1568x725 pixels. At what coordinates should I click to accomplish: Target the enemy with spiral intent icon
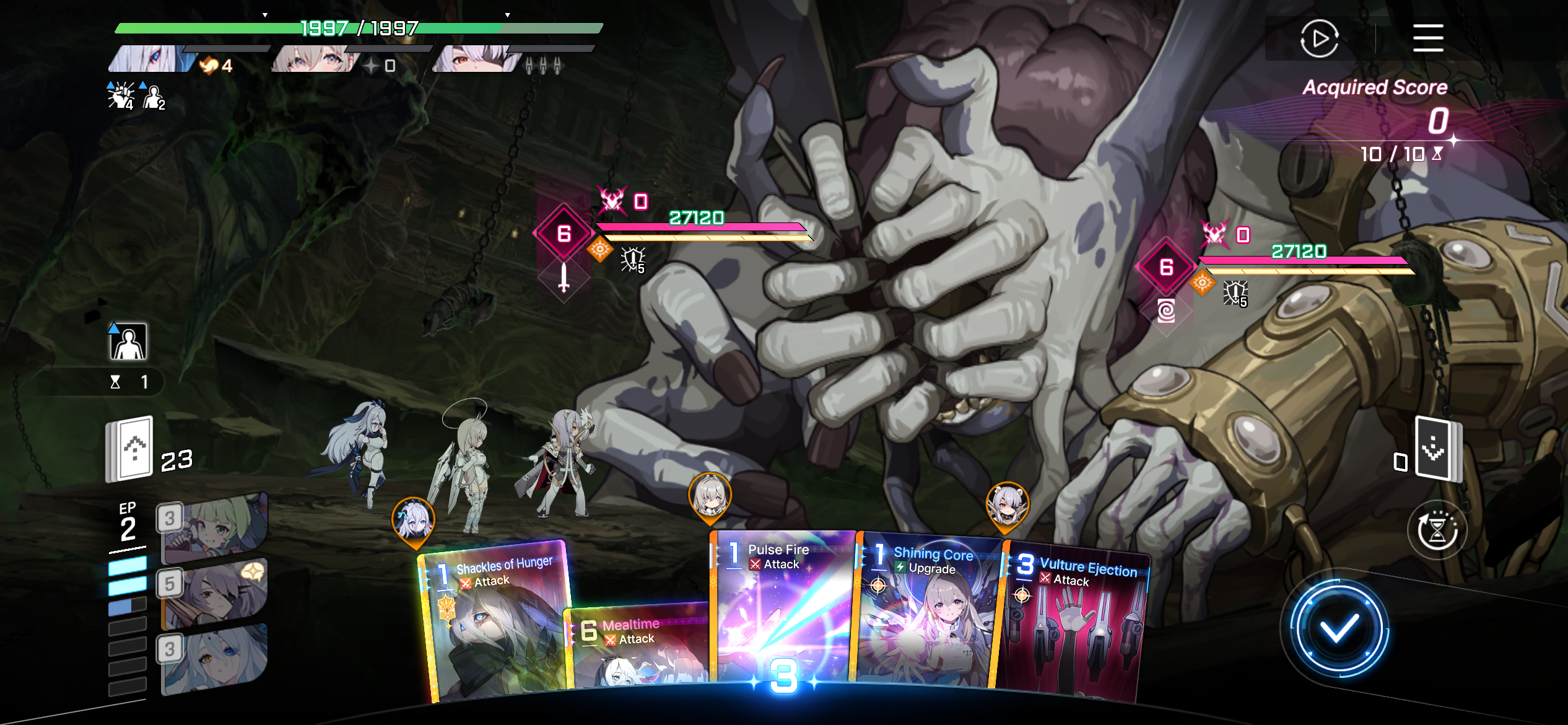pos(1166,268)
